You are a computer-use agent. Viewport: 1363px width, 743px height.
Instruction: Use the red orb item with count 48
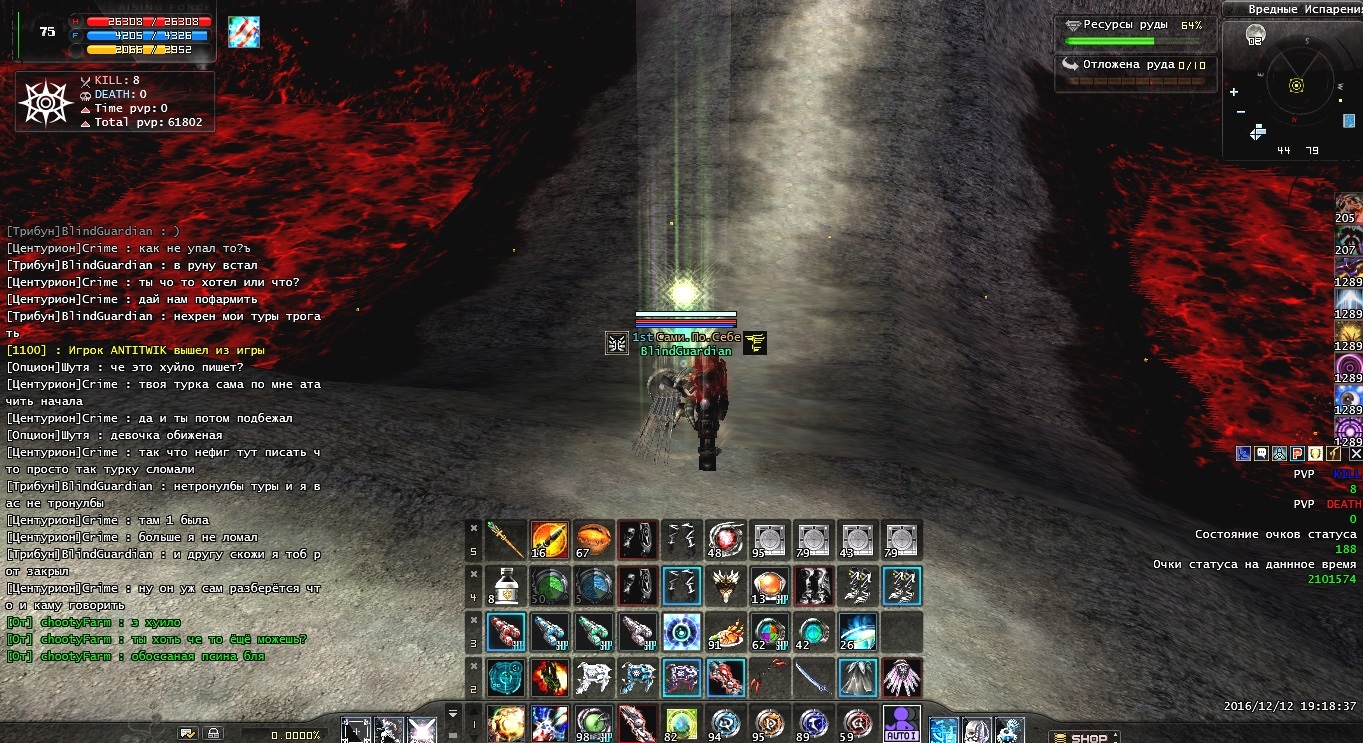click(725, 540)
